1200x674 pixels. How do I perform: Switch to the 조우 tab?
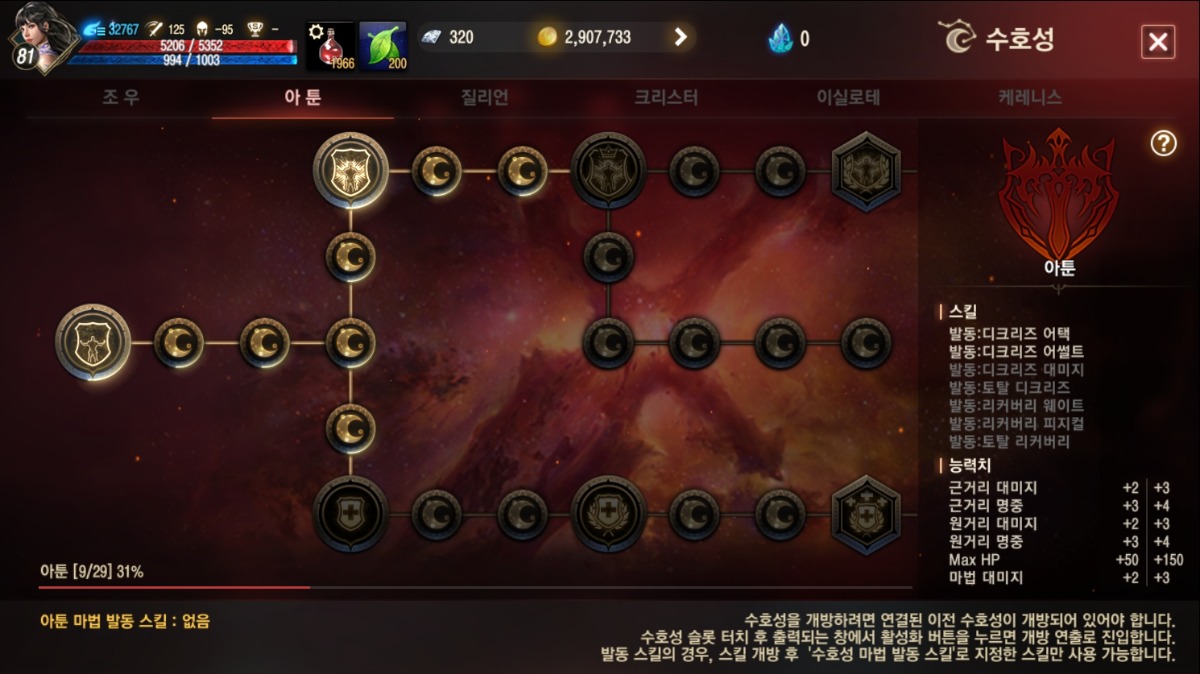pos(121,98)
